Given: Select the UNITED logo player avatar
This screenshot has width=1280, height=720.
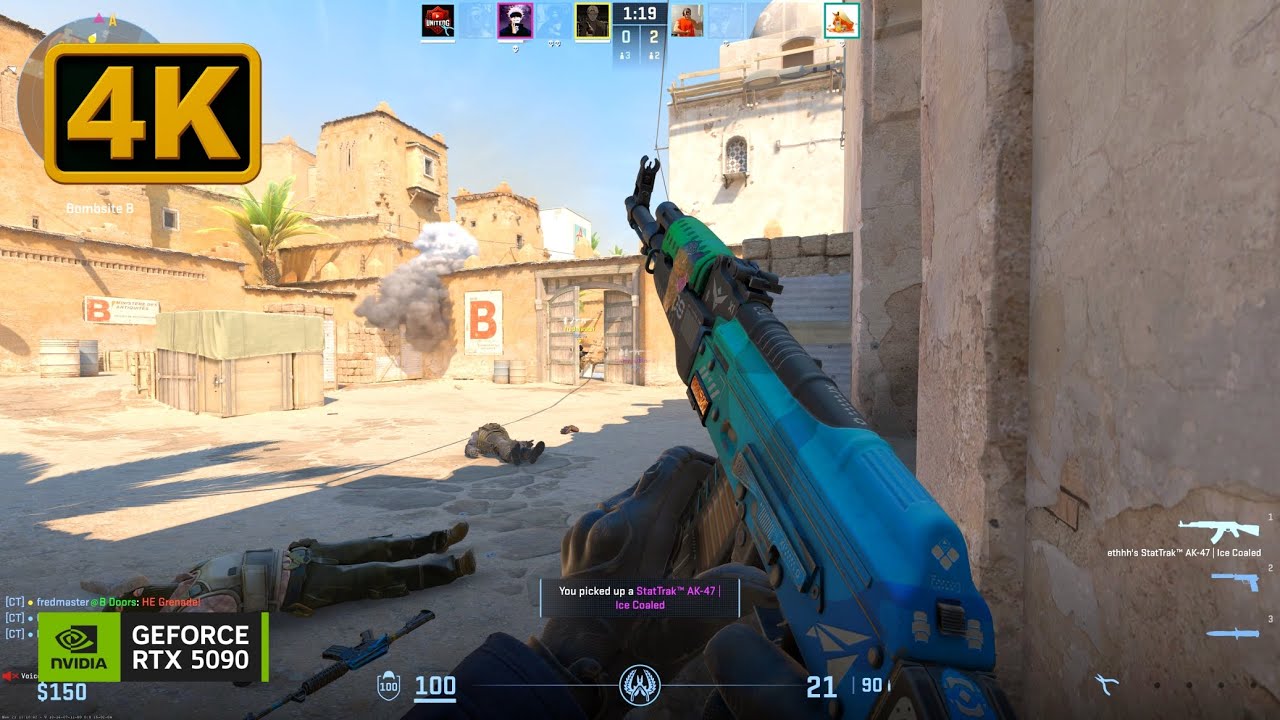Looking at the screenshot, I should point(438,21).
